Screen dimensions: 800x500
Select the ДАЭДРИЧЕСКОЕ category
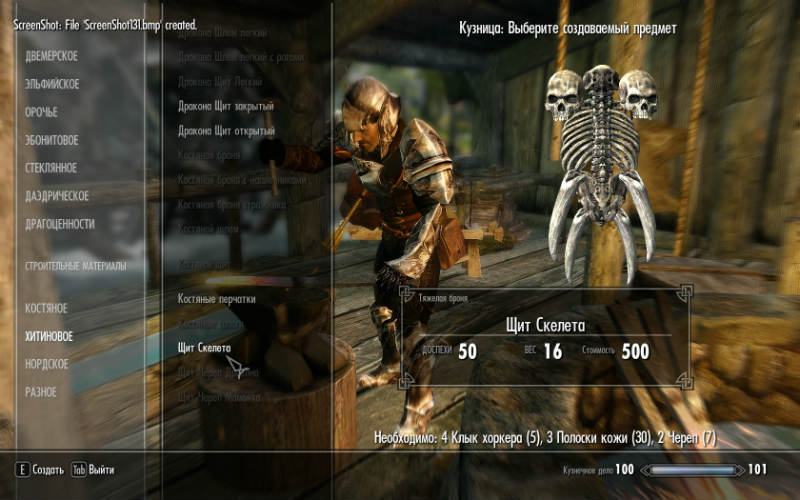pos(57,196)
